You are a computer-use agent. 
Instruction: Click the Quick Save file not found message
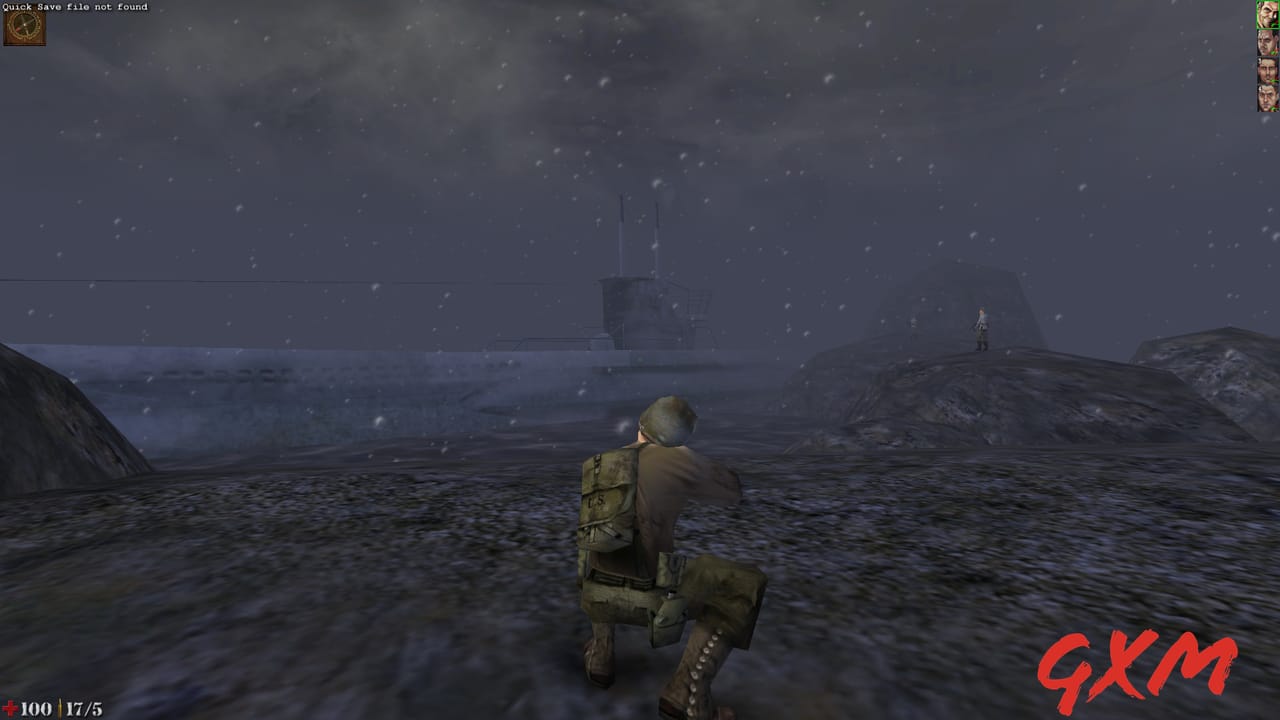coord(74,7)
